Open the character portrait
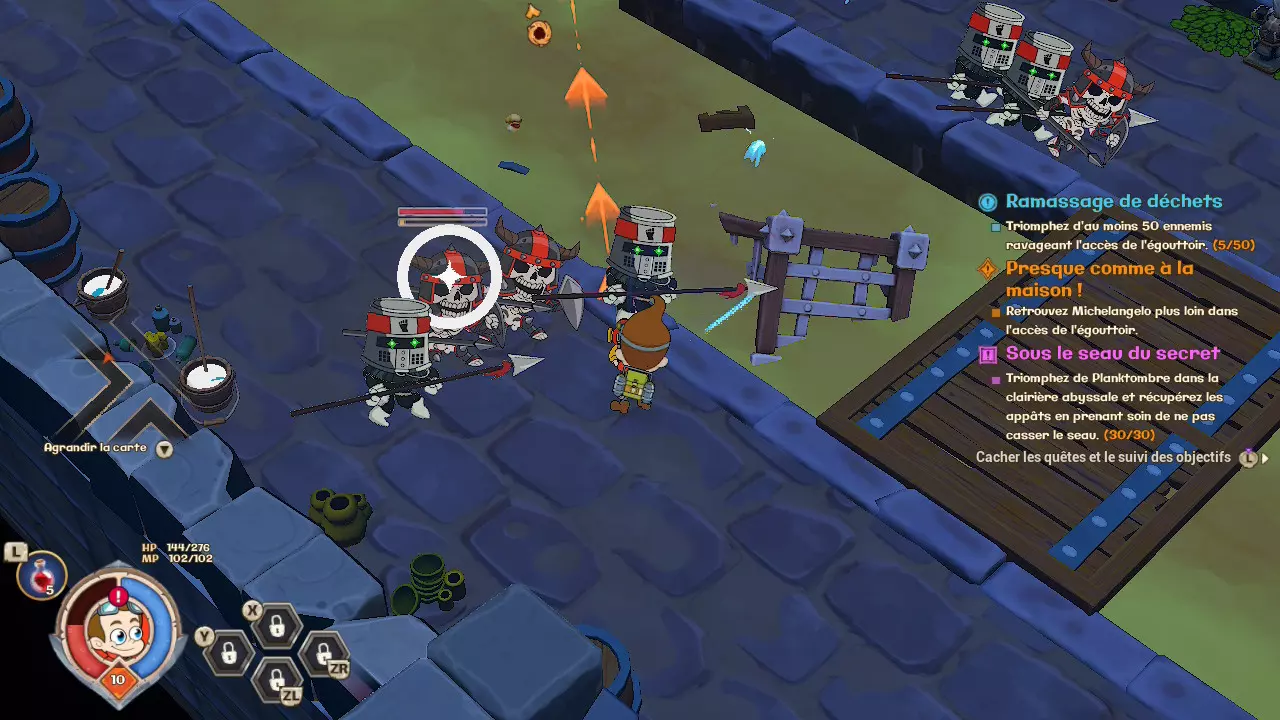This screenshot has height=720, width=1280. pyautogui.click(x=119, y=630)
